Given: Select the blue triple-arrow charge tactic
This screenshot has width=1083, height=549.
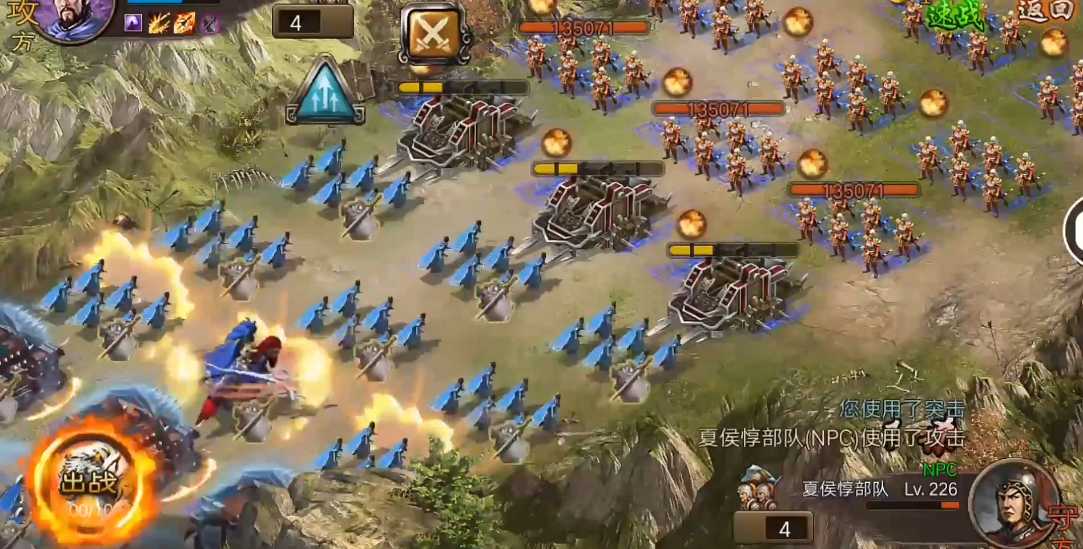Looking at the screenshot, I should 326,90.
